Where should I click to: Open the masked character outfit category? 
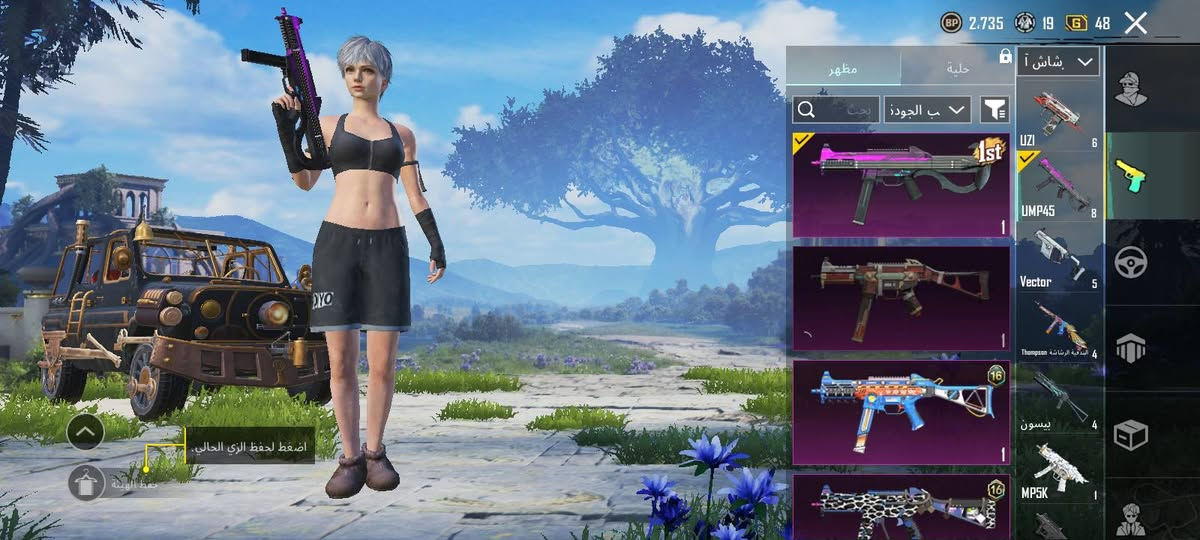click(1131, 89)
